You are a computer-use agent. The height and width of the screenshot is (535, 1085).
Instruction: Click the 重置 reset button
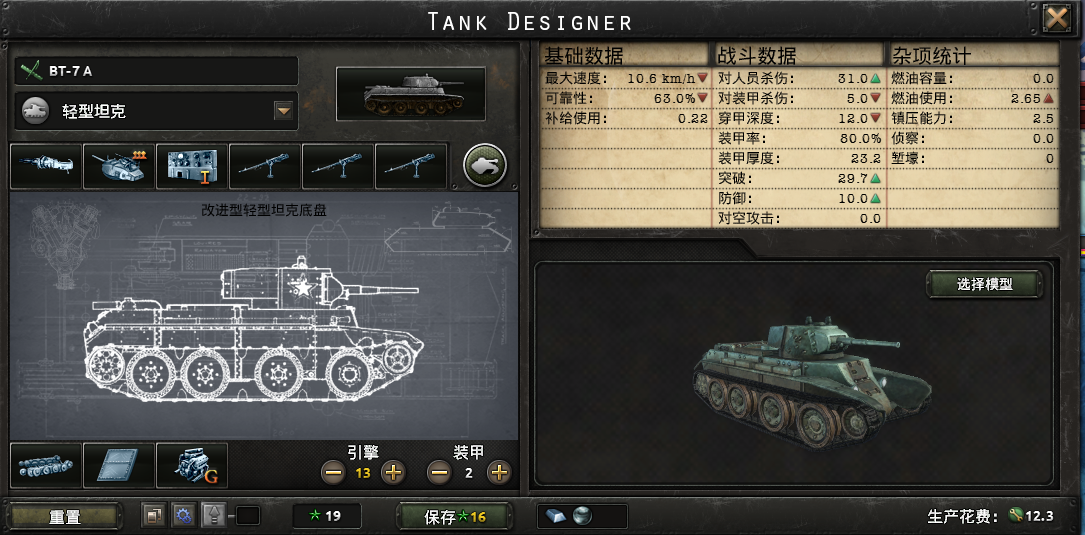point(65,516)
